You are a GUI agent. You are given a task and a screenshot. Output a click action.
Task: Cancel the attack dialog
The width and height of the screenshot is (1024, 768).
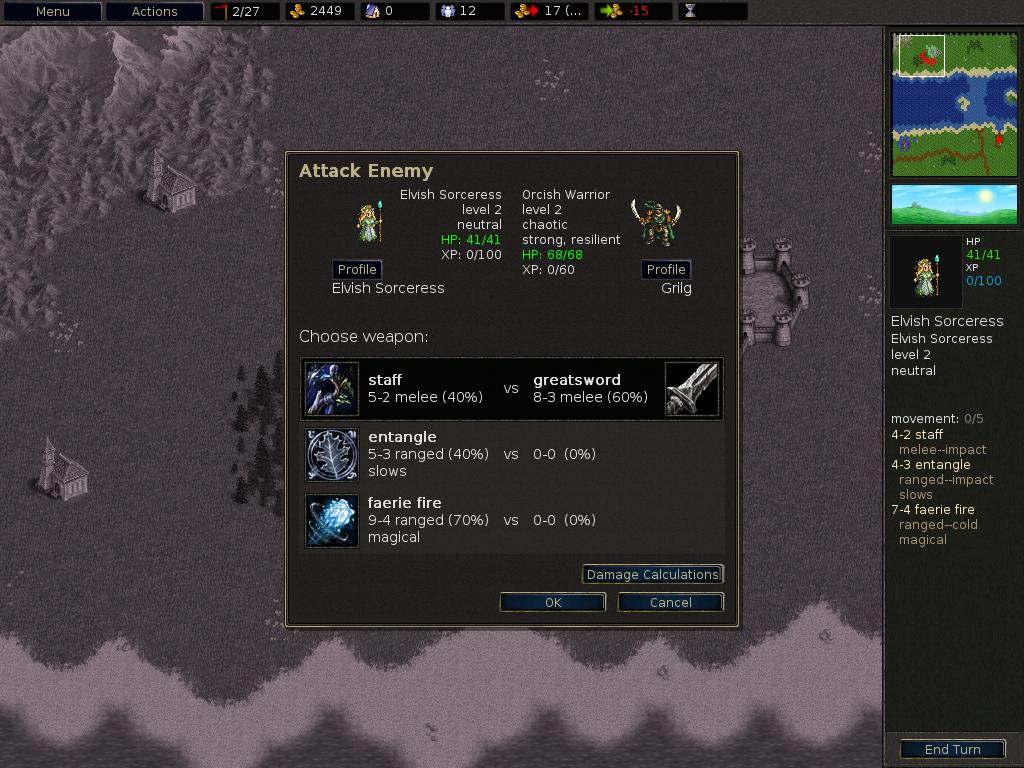[670, 602]
